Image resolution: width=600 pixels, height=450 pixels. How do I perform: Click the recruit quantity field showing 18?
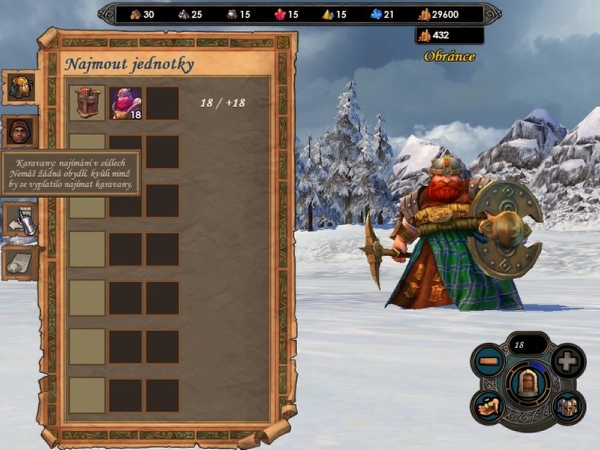(x=527, y=344)
